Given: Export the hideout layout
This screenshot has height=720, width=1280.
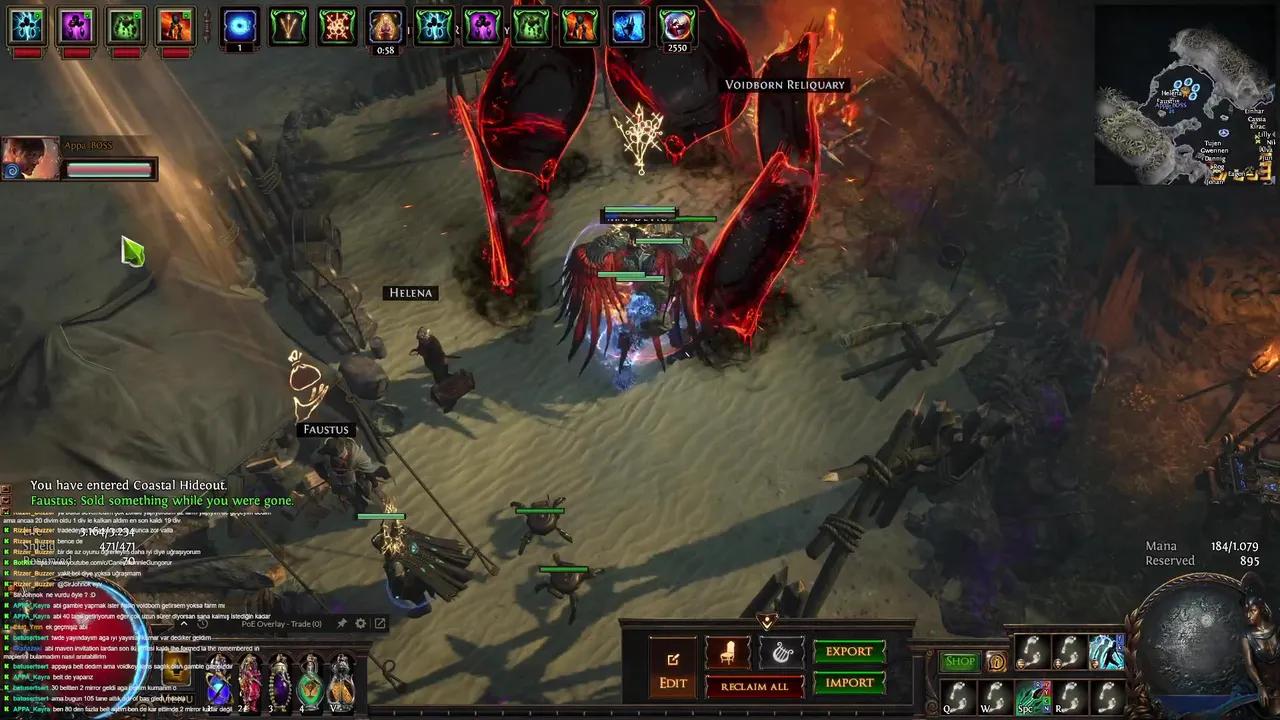Looking at the screenshot, I should tap(849, 651).
